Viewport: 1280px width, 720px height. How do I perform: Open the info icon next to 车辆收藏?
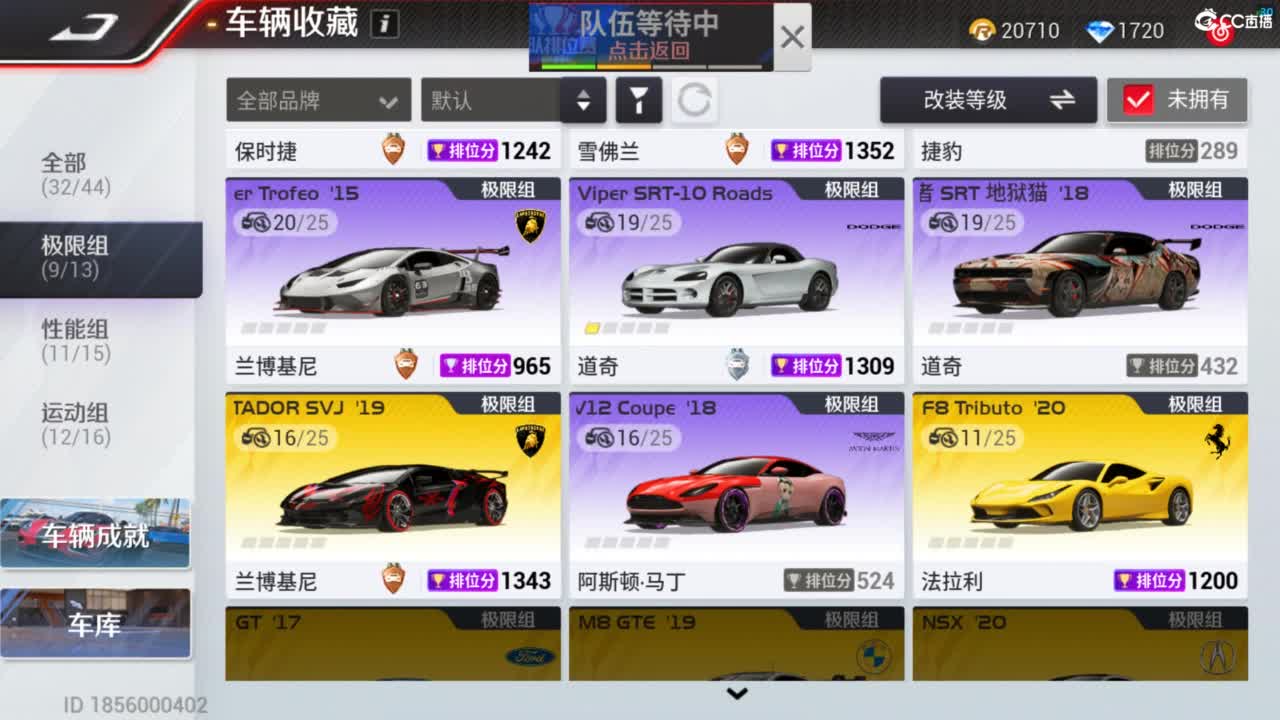(383, 23)
